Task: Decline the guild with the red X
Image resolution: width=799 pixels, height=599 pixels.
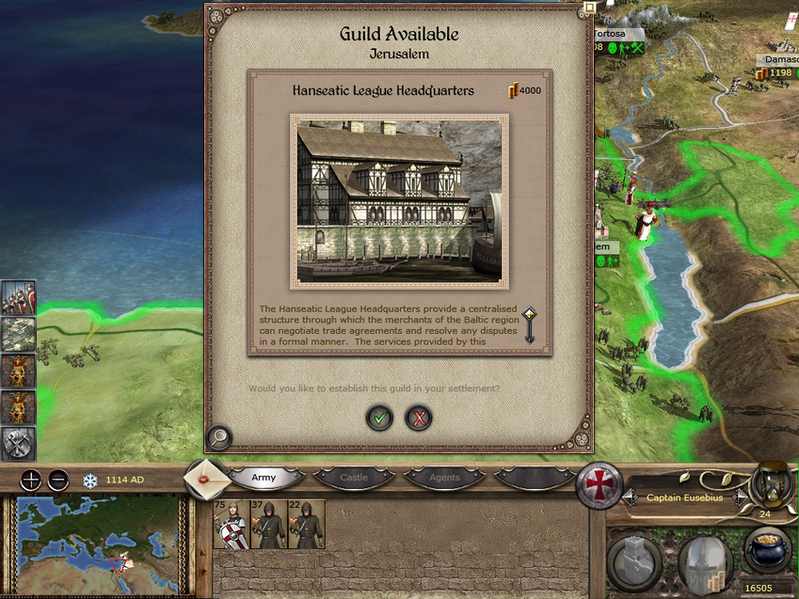Action: [x=418, y=418]
